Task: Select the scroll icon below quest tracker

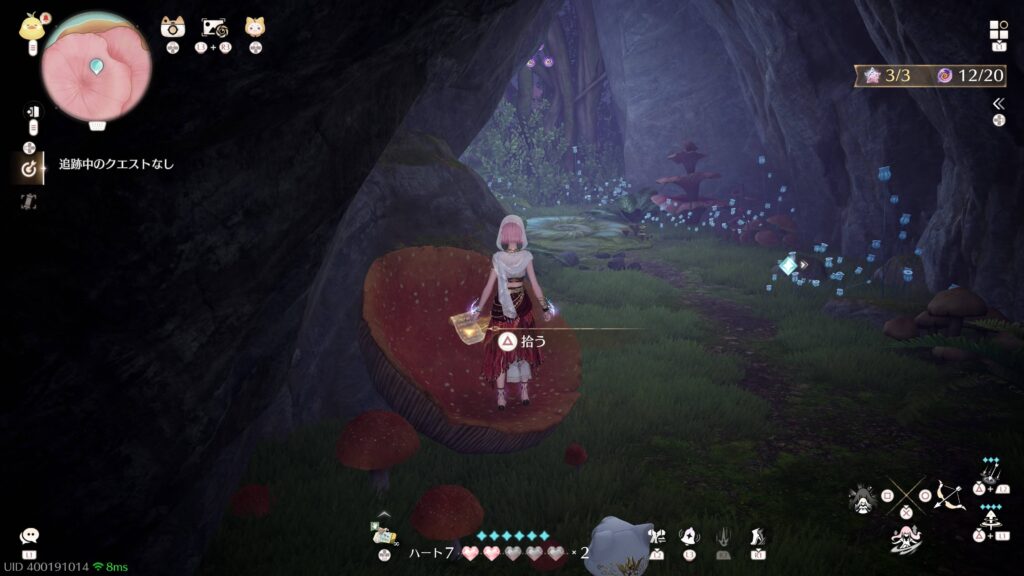Action: point(29,201)
